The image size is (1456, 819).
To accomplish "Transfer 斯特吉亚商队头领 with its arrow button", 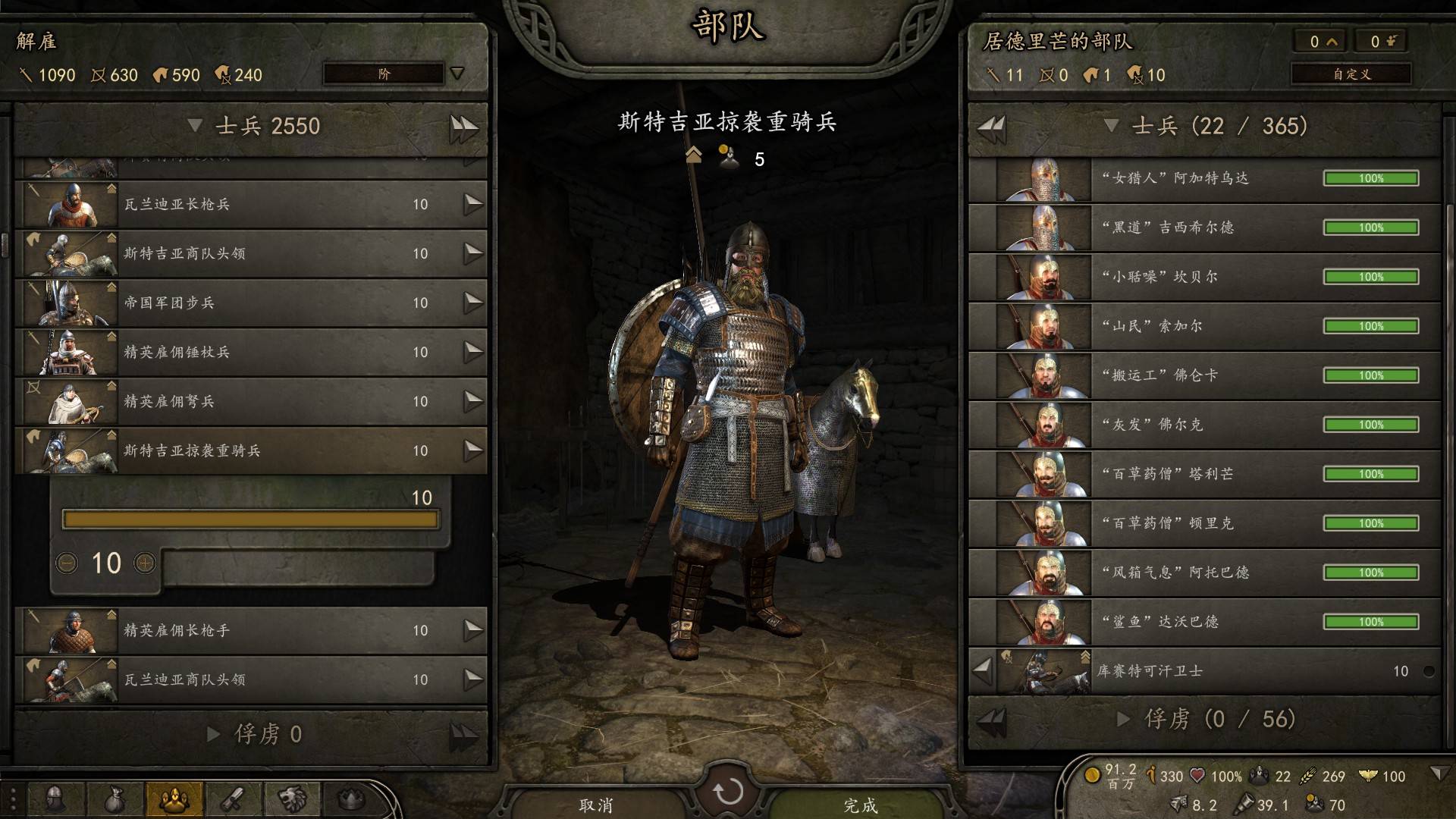I will pos(473,253).
